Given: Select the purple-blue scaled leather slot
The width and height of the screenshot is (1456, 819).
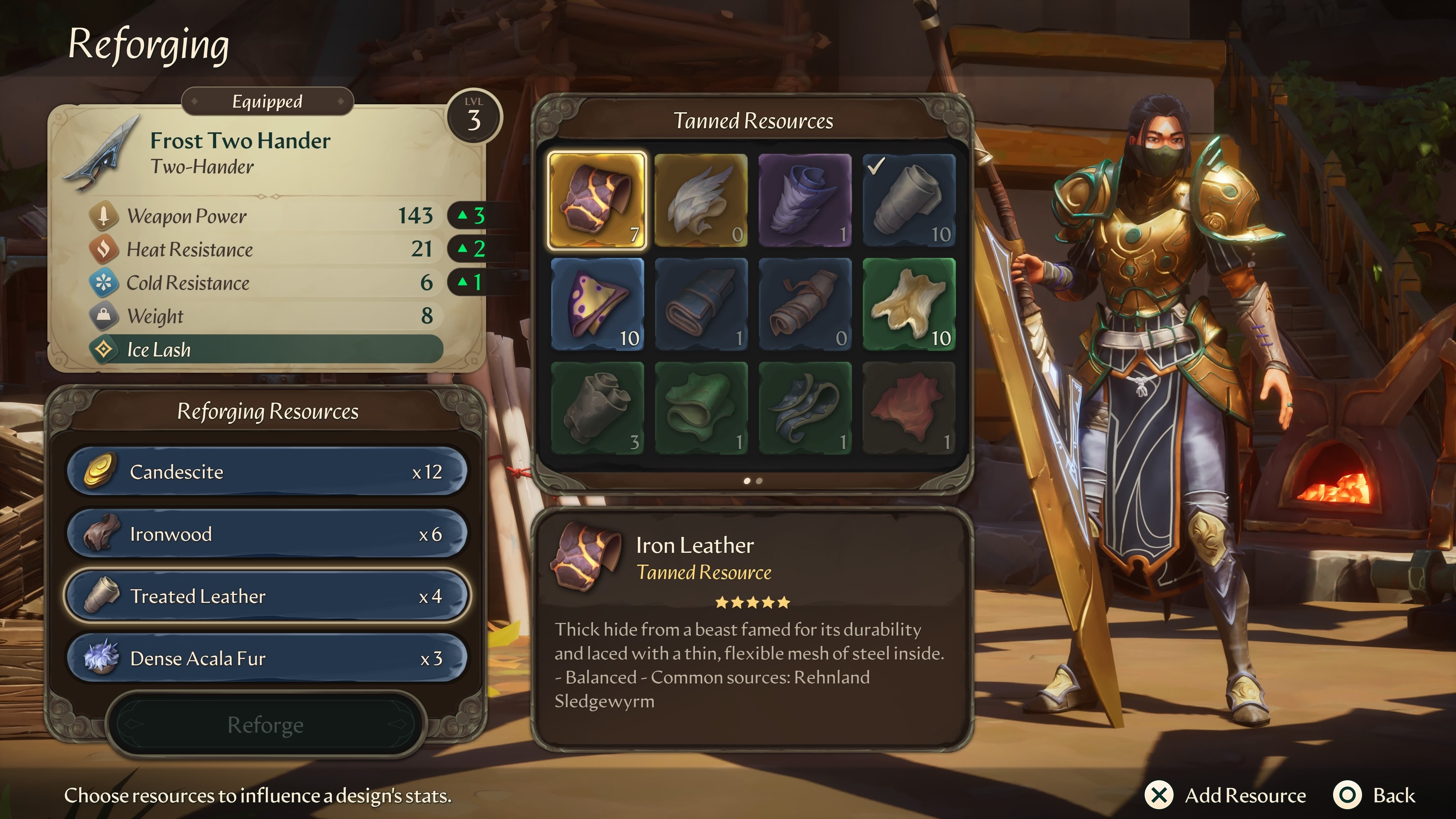Looking at the screenshot, I should [805, 200].
